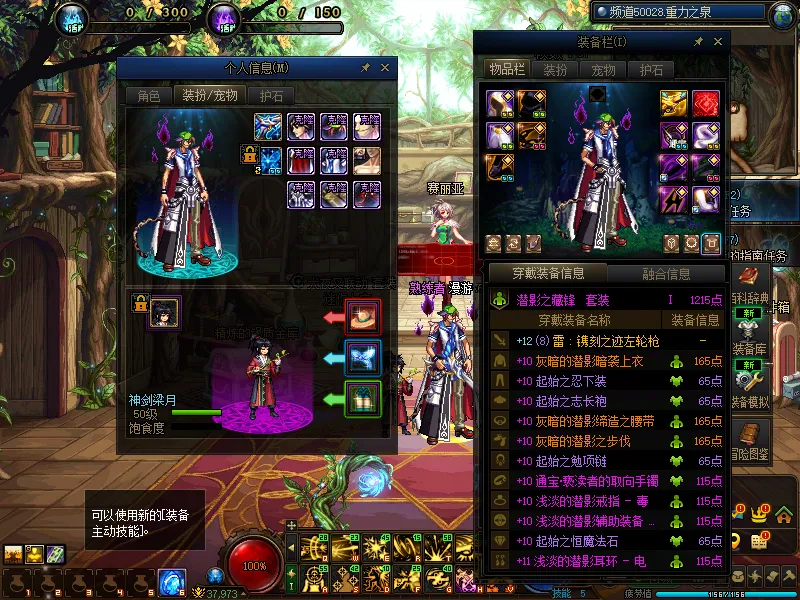
Task: Select the red seal equipment slot
Action: click(x=706, y=103)
